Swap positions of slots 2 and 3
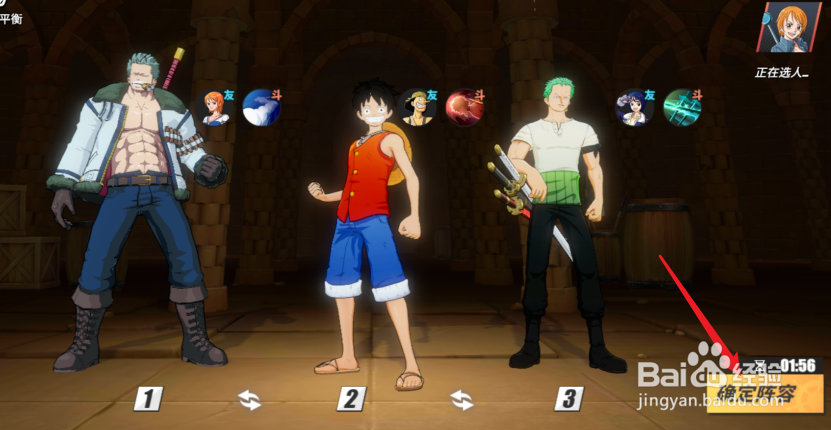 tap(461, 400)
